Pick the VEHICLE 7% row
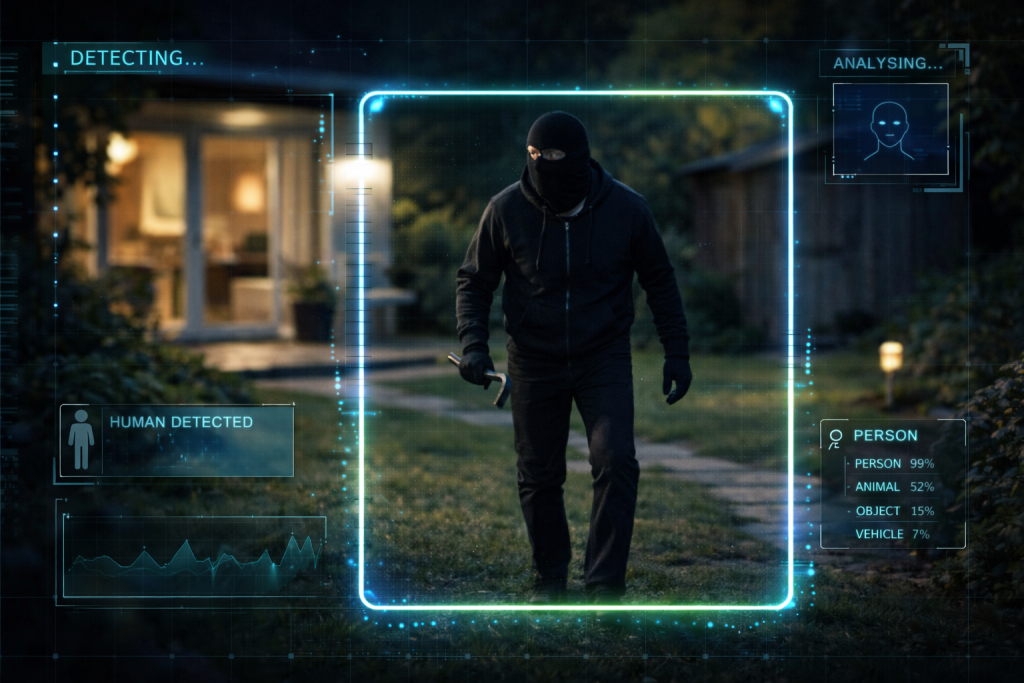This screenshot has height=683, width=1024. pos(893,534)
